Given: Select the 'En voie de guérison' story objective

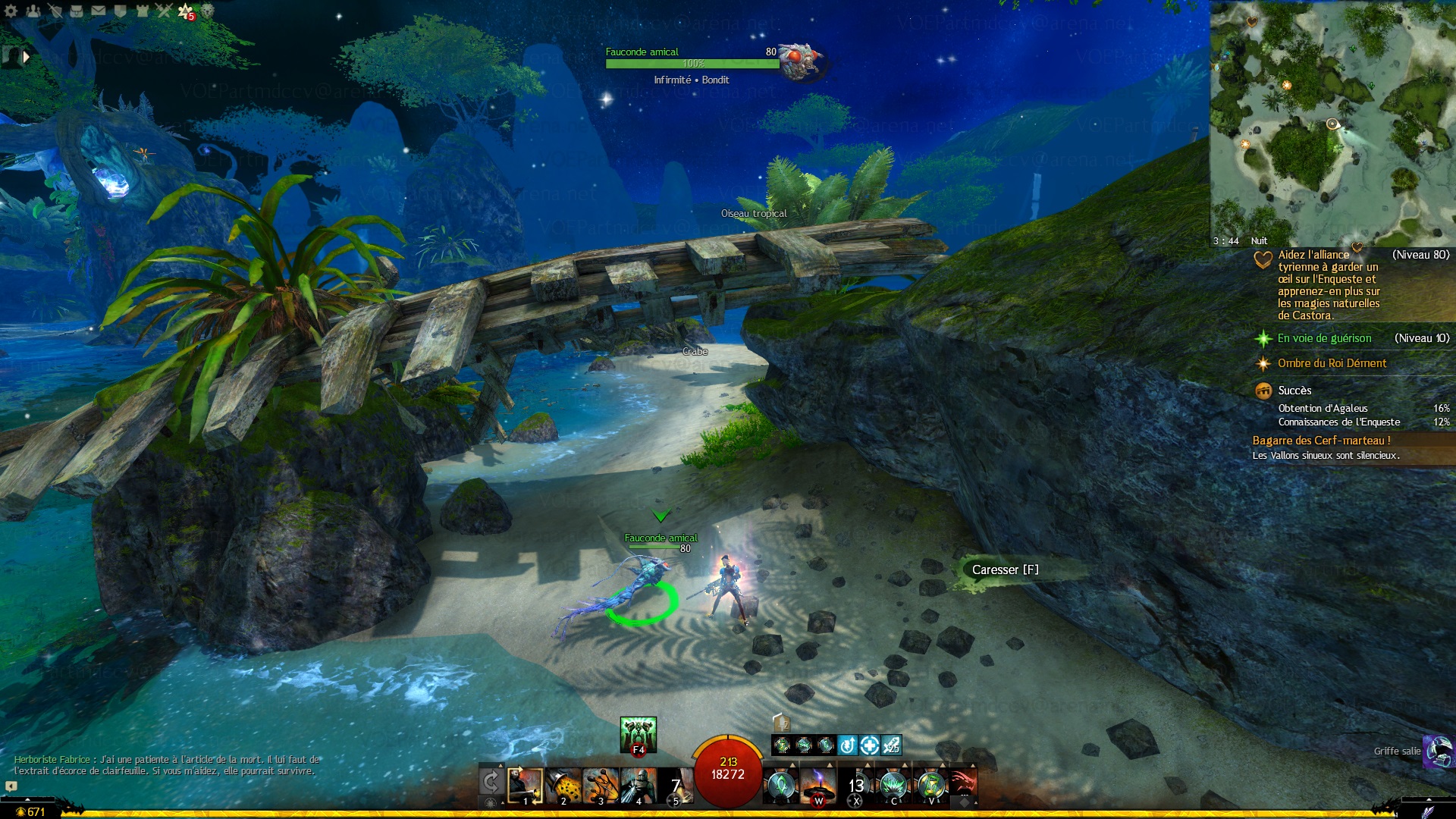Looking at the screenshot, I should (x=1324, y=338).
